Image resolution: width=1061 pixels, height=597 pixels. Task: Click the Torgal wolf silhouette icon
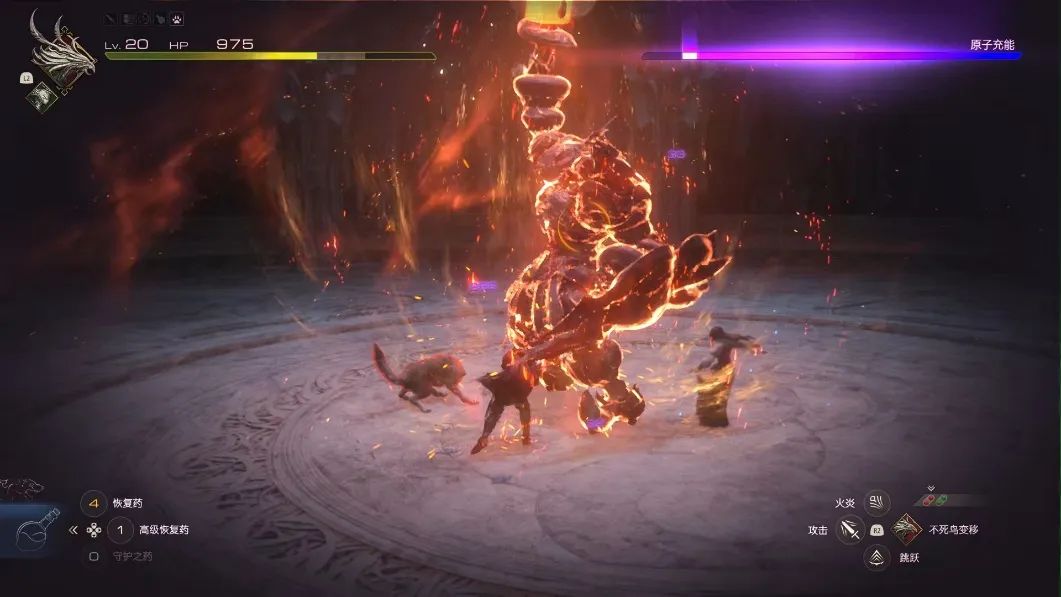click(21, 489)
